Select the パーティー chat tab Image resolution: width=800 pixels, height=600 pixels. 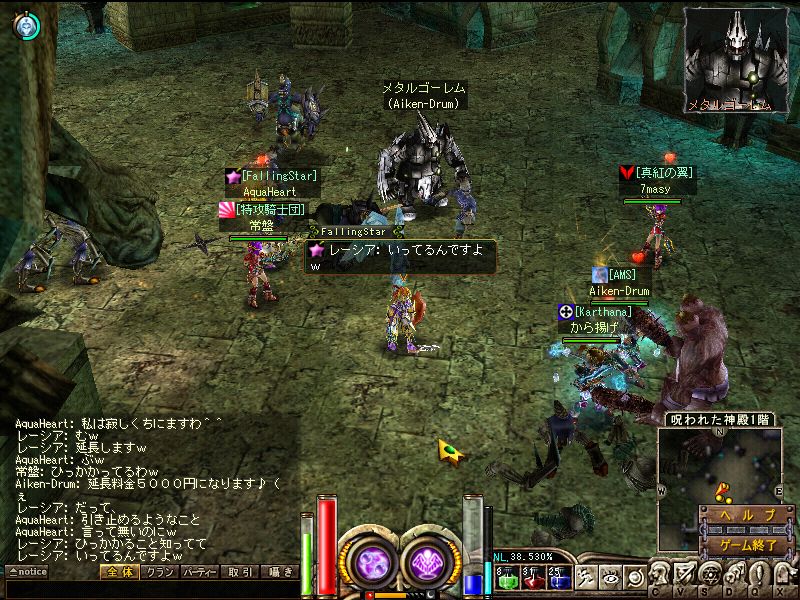(198, 572)
